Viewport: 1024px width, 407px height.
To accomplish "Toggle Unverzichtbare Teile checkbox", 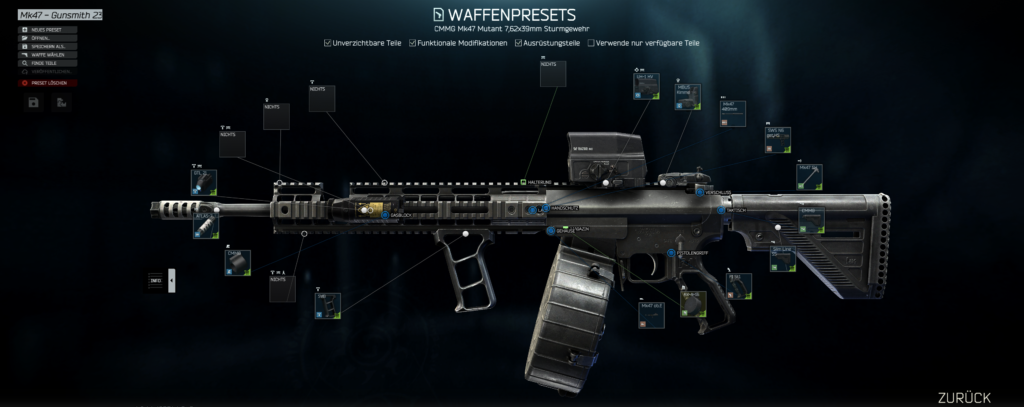I will (328, 43).
